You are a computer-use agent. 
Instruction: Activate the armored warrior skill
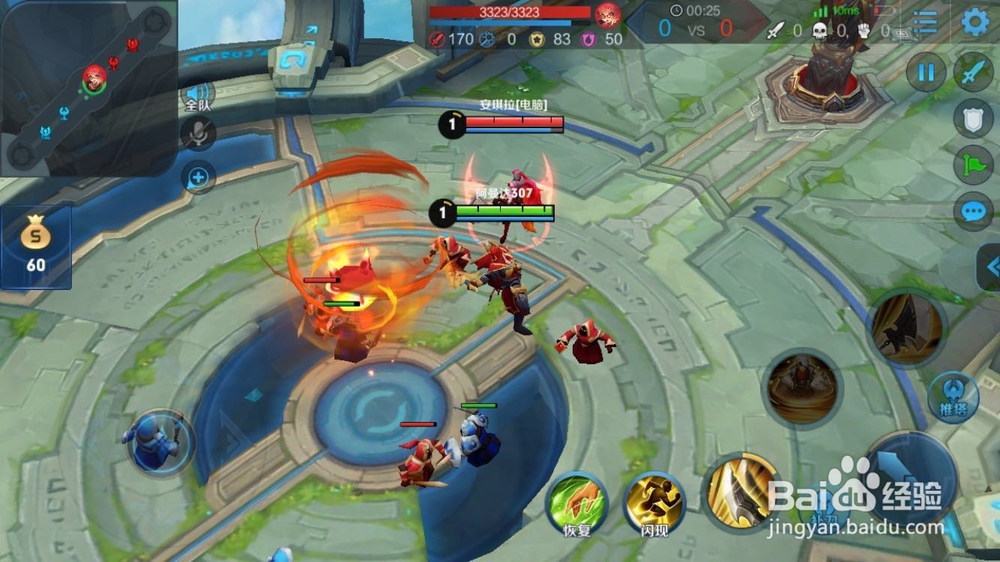click(x=804, y=388)
